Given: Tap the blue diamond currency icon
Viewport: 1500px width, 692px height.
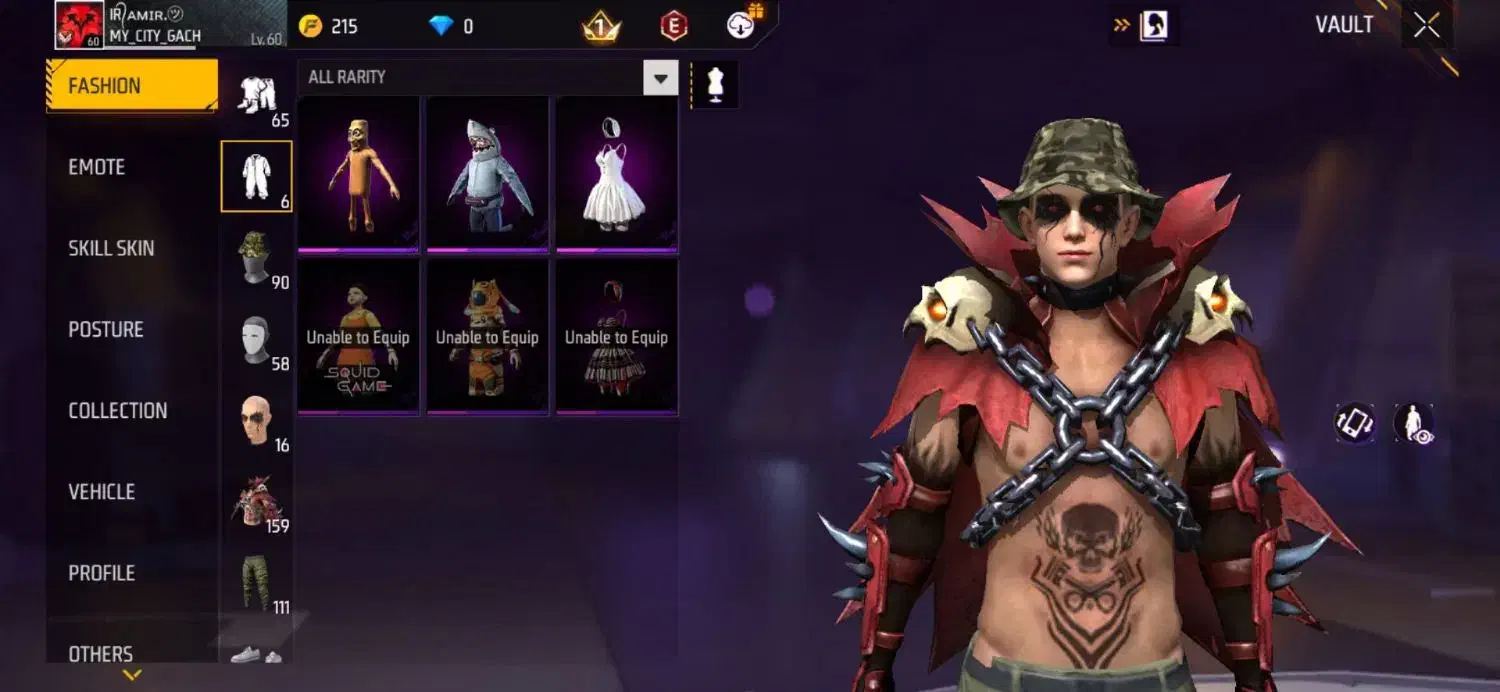Looking at the screenshot, I should [441, 26].
